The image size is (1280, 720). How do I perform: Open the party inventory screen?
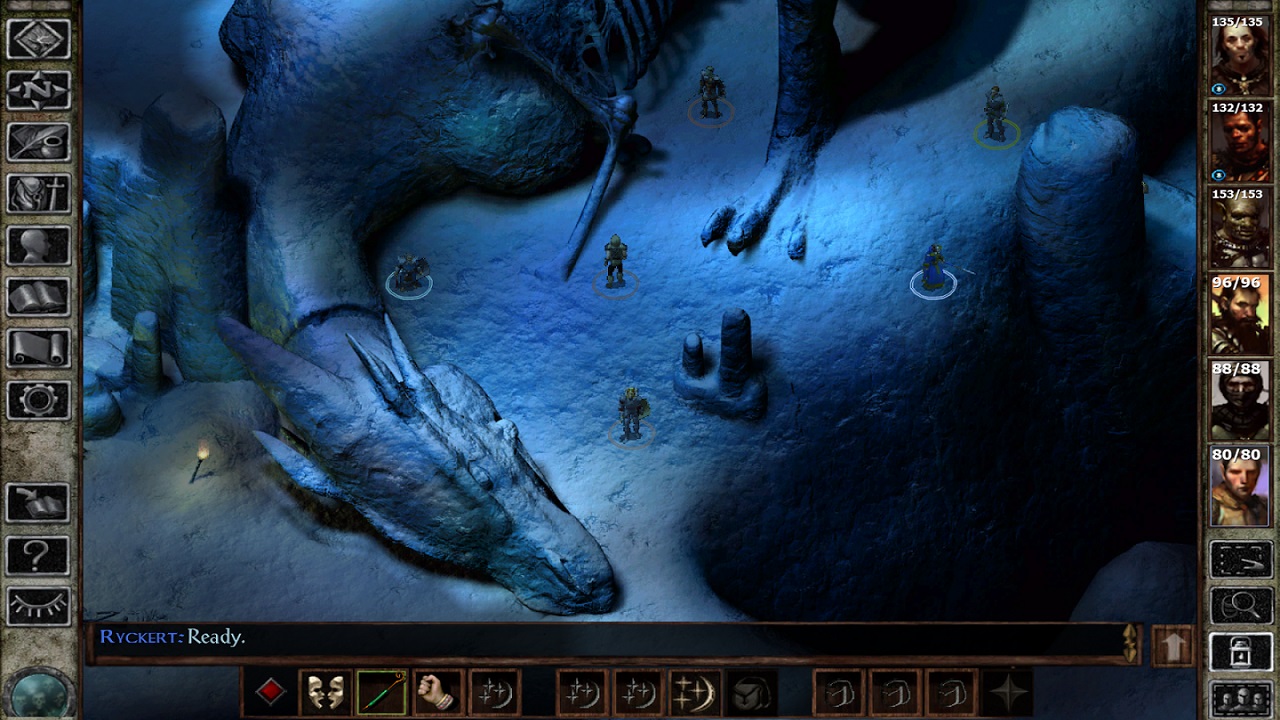coord(38,194)
